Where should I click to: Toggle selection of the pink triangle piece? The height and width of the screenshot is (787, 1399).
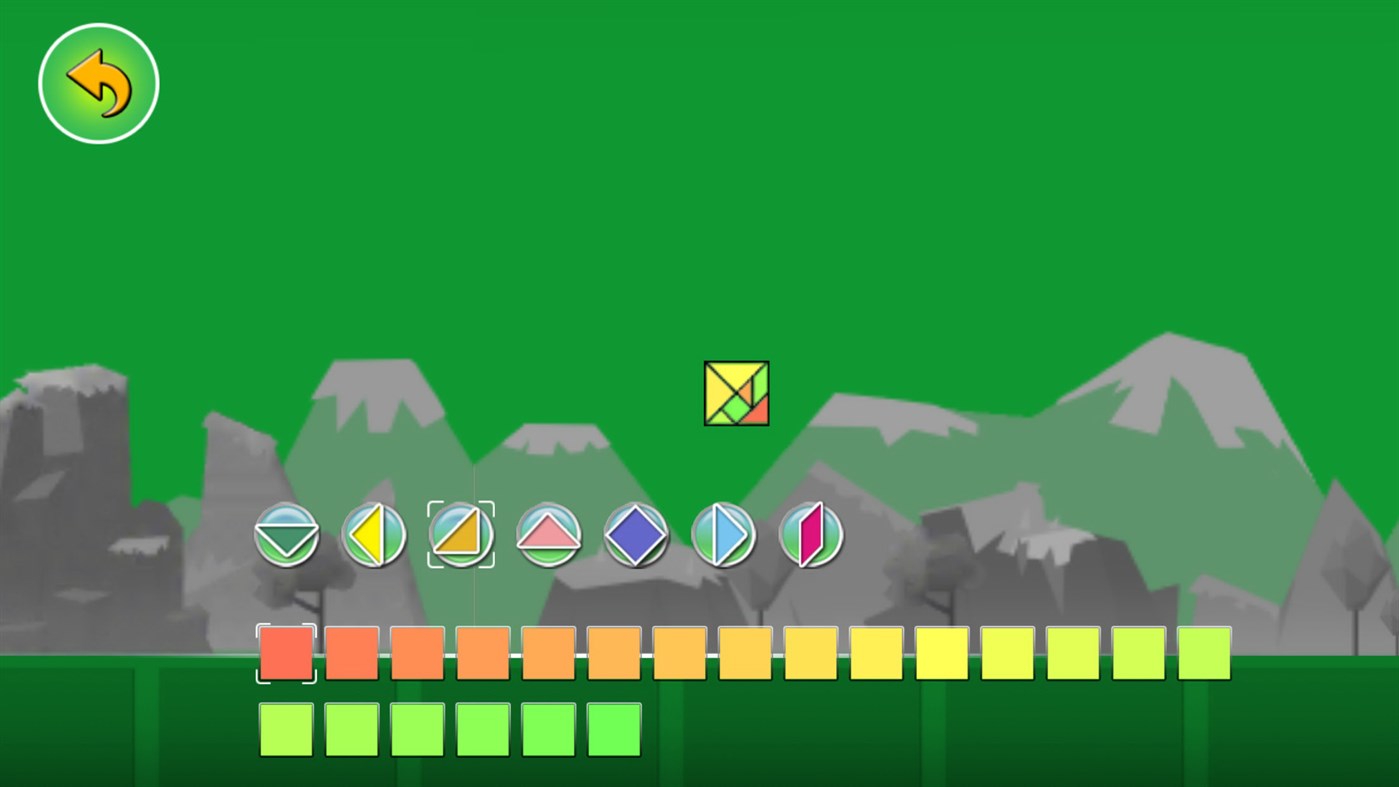pos(548,535)
